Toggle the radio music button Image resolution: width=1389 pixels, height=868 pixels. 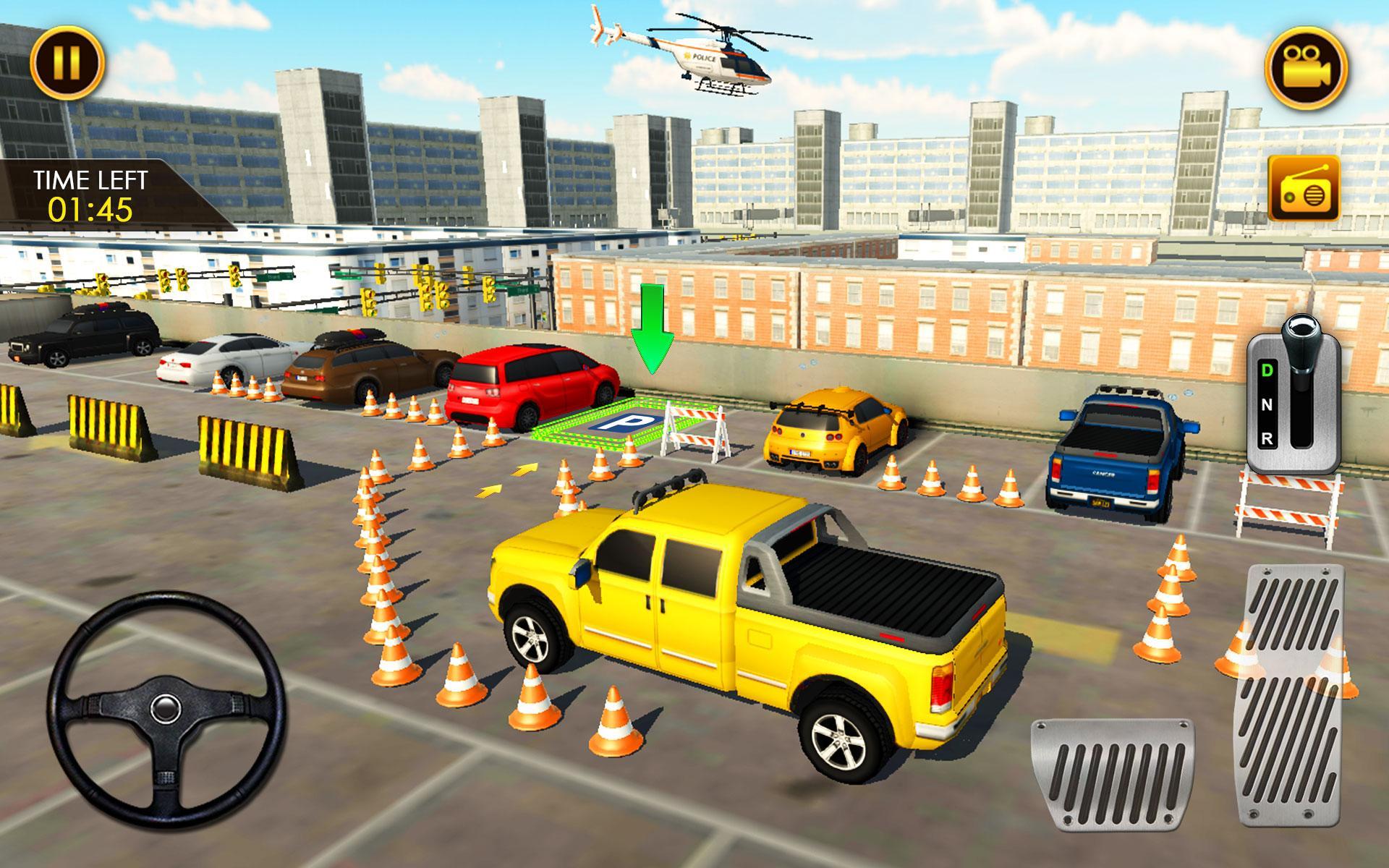1304,189
